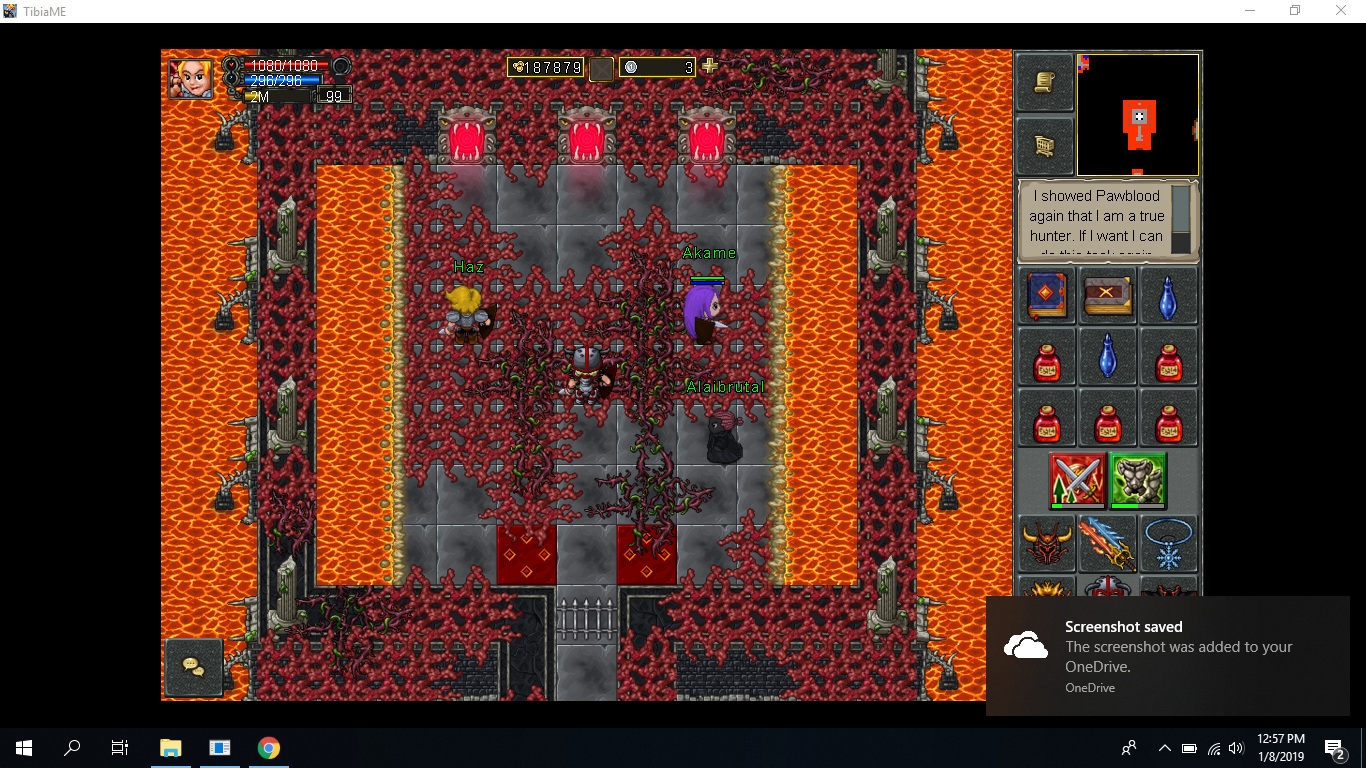Open the chat speech bubble button

[194, 667]
